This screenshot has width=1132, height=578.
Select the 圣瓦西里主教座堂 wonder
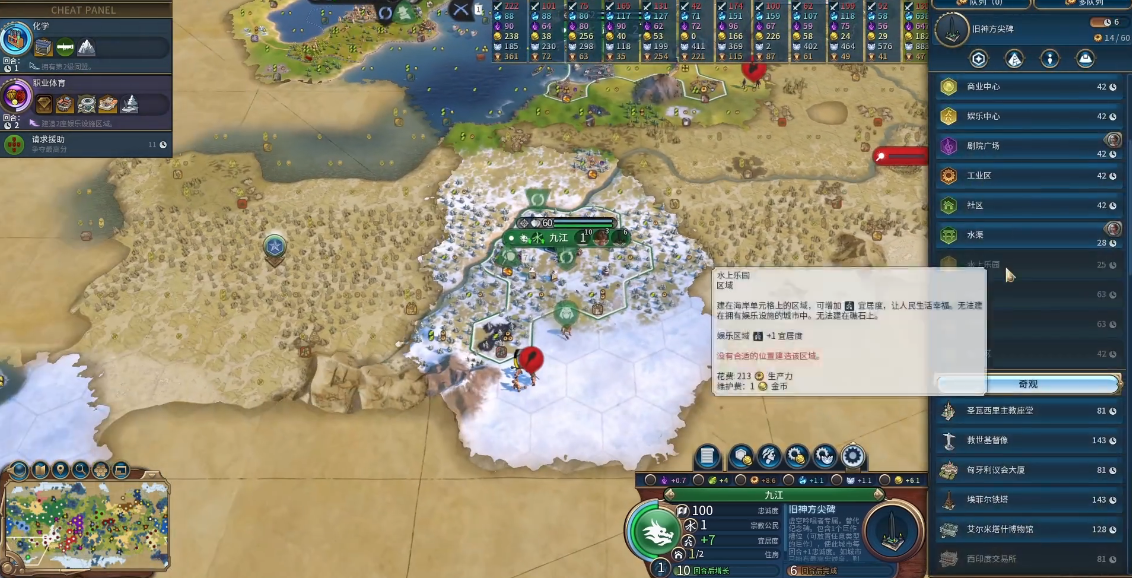coord(1028,411)
